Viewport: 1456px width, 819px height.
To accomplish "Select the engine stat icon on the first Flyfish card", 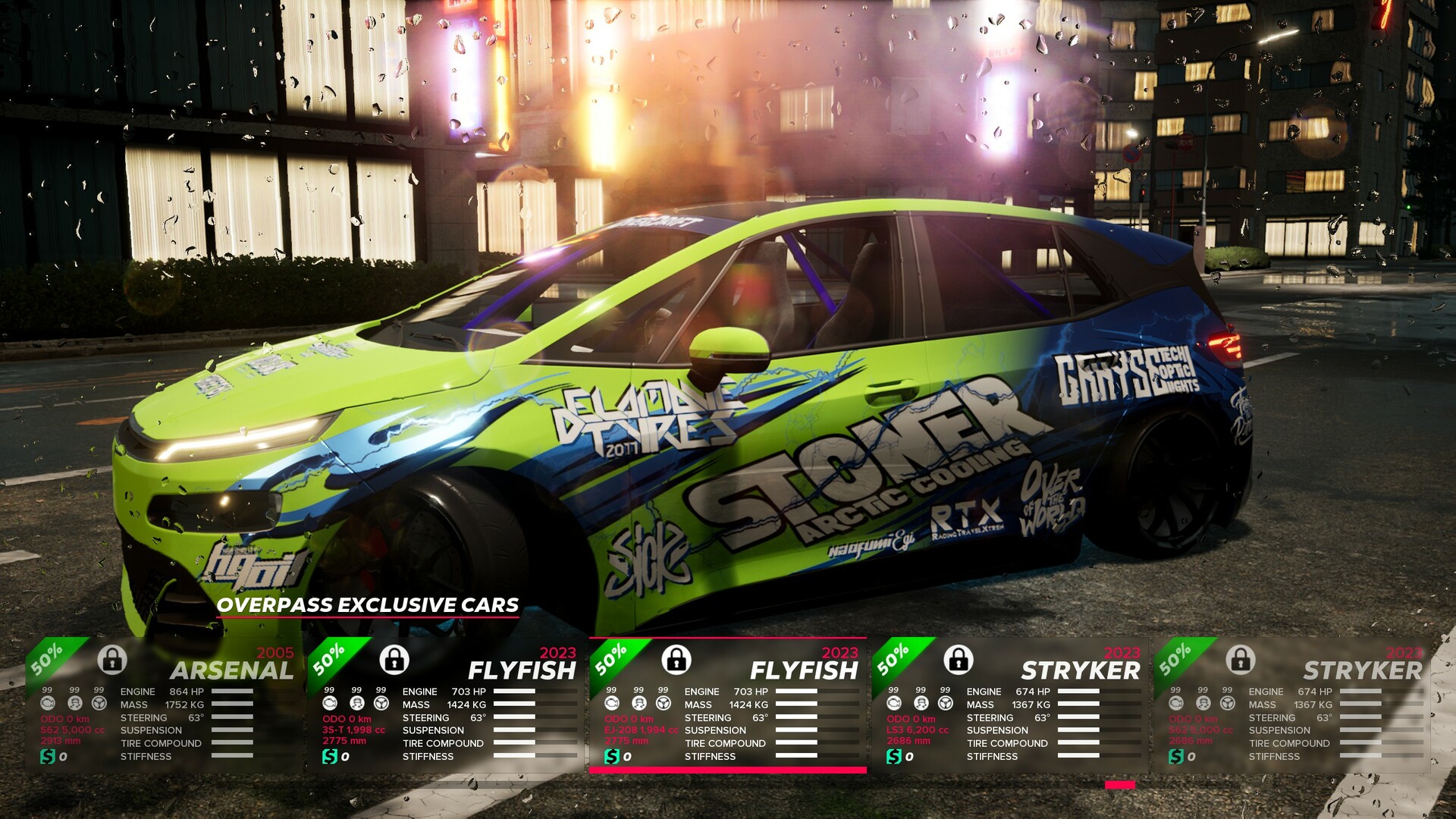I will point(331,704).
